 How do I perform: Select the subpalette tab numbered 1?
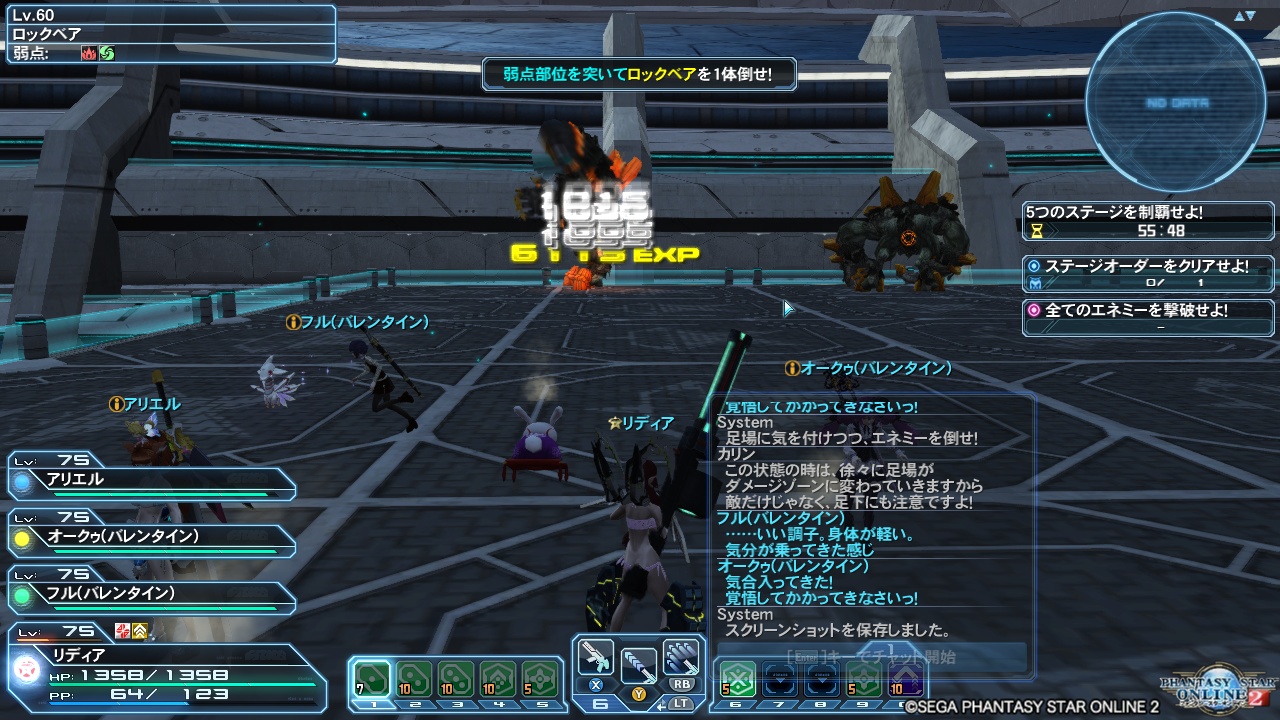375,704
